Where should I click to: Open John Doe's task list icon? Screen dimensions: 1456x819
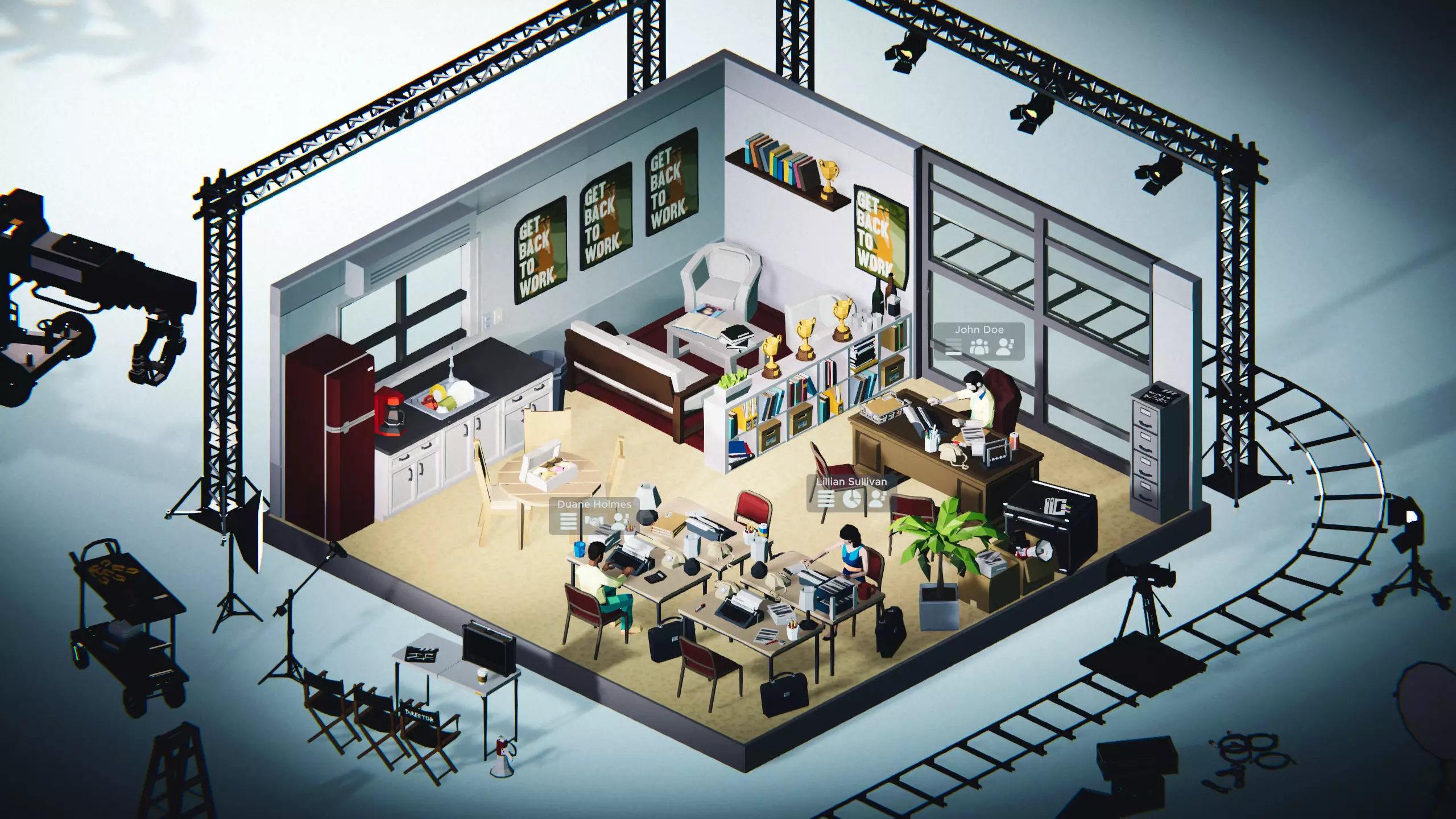[x=954, y=346]
